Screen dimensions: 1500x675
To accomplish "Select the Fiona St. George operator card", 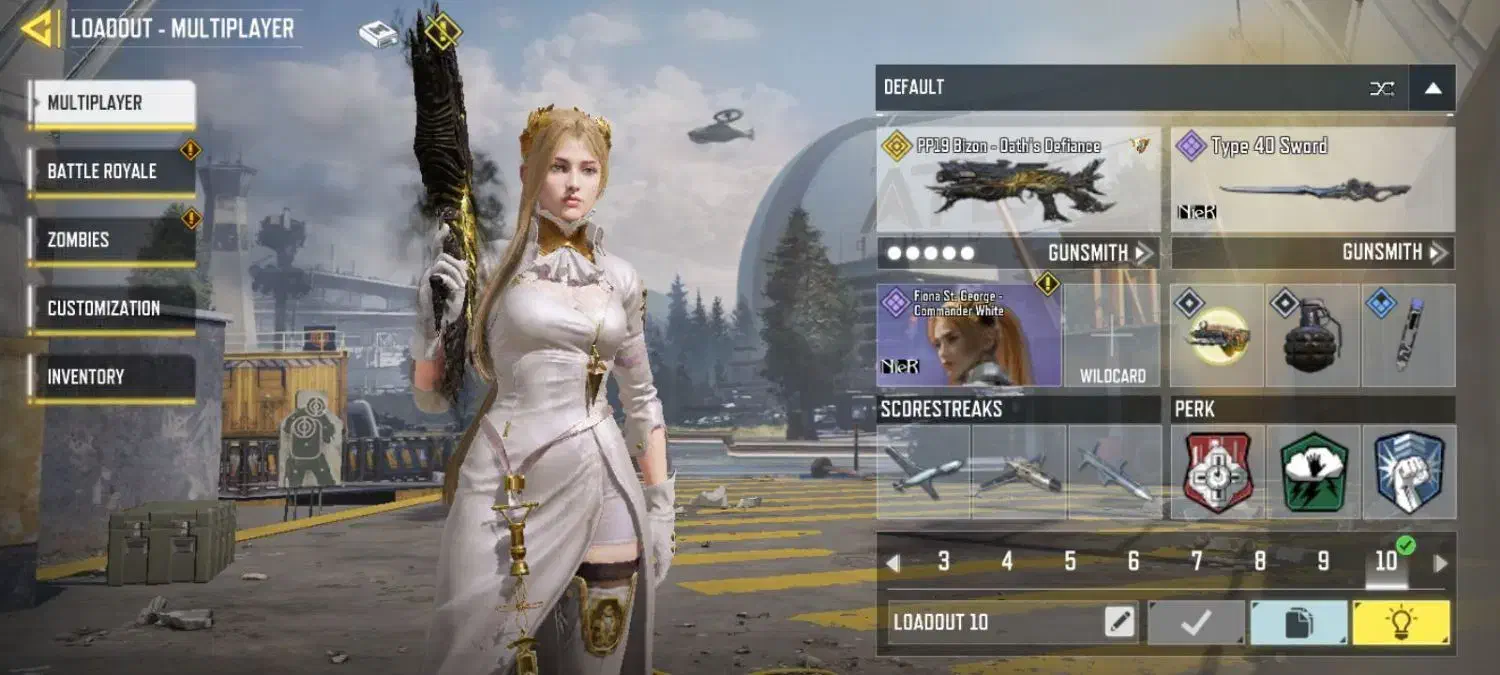I will (x=968, y=335).
